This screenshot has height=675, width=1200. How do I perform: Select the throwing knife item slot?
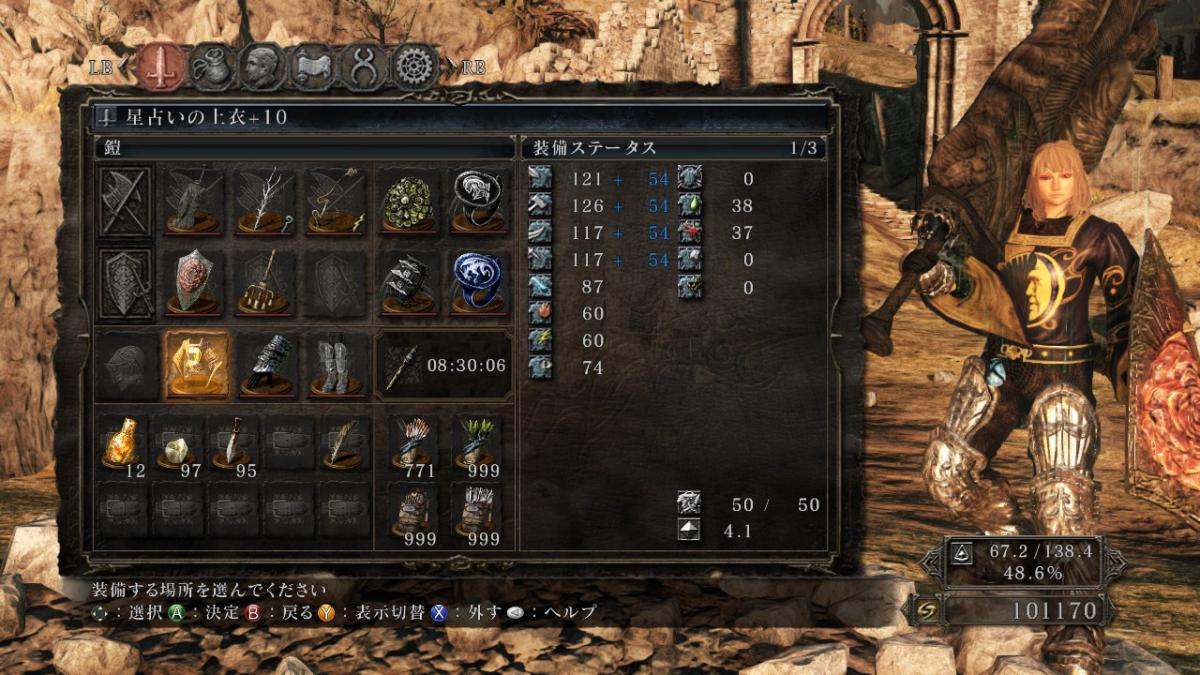click(x=232, y=443)
